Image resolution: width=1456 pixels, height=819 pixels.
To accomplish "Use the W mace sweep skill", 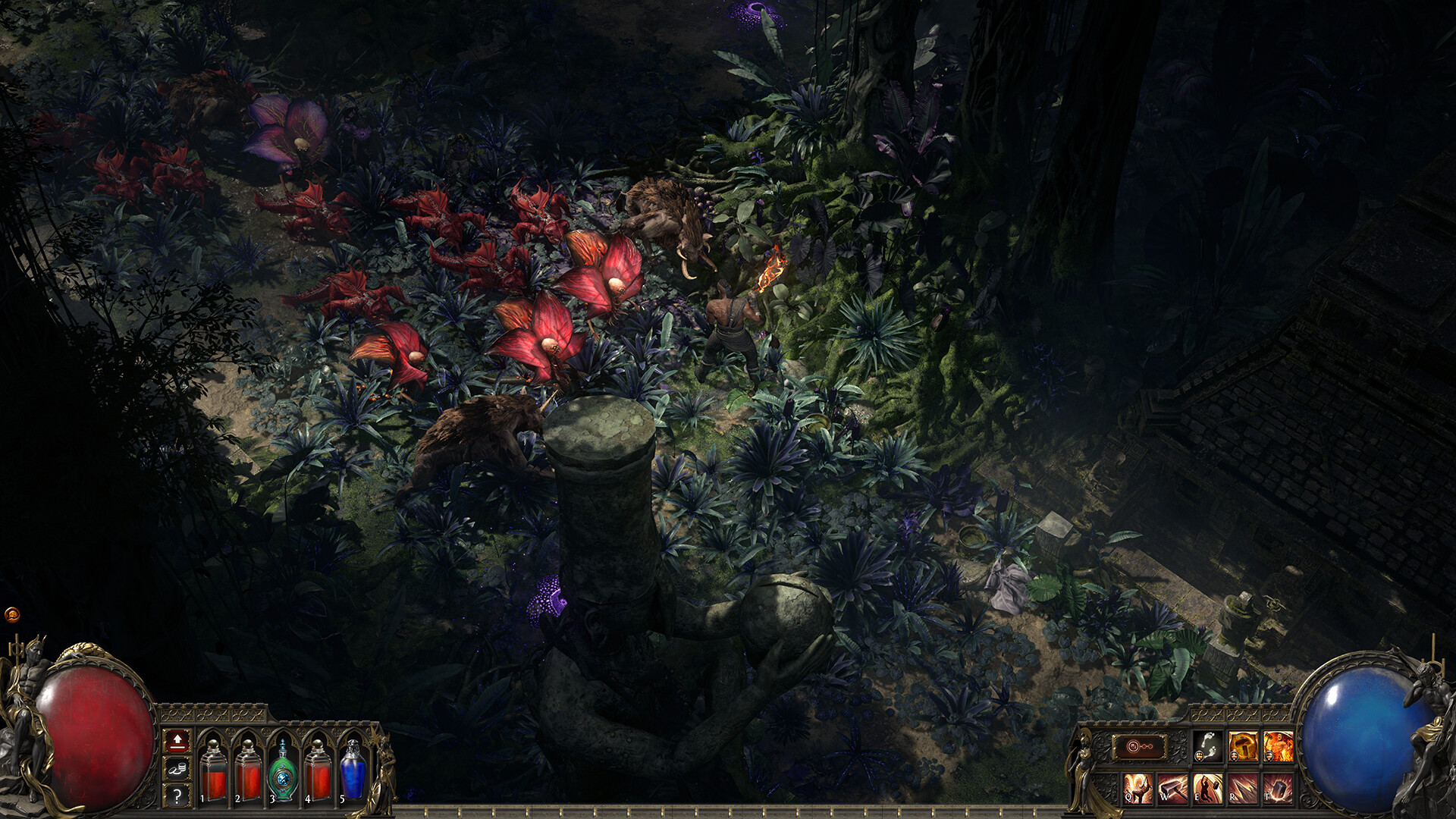I will pyautogui.click(x=1171, y=788).
